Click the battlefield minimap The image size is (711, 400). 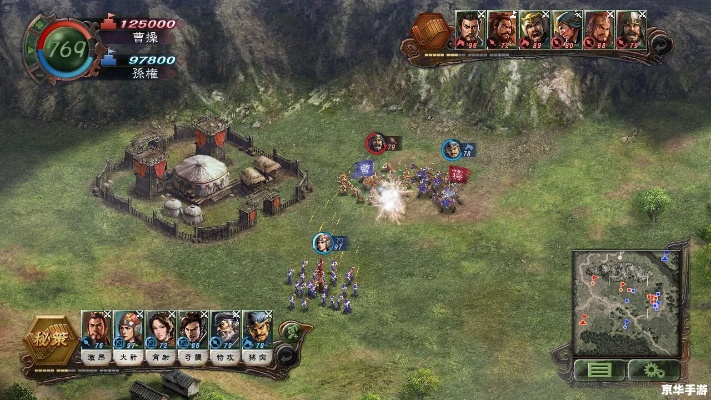(x=625, y=302)
